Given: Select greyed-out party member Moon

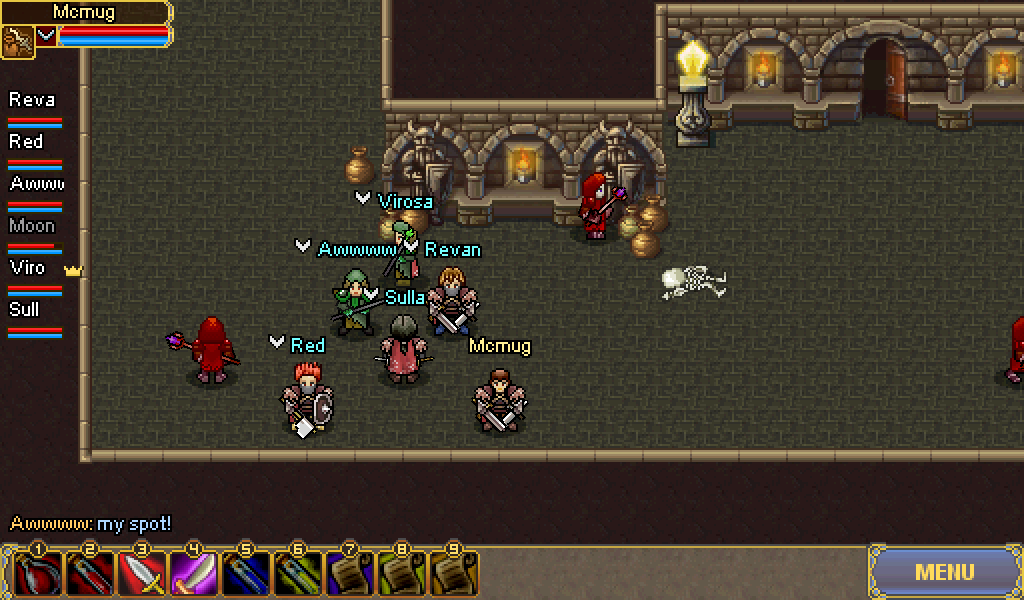Looking at the screenshot, I should point(32,227).
